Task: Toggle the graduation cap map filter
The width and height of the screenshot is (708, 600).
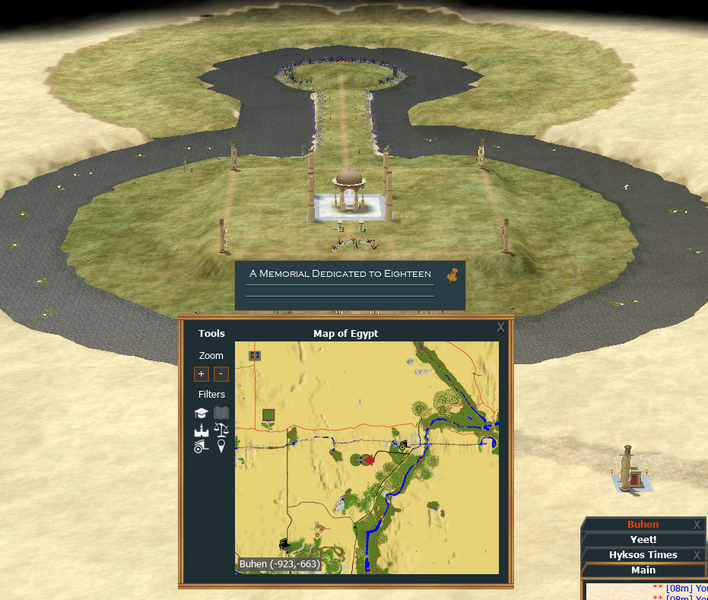Action: click(201, 413)
